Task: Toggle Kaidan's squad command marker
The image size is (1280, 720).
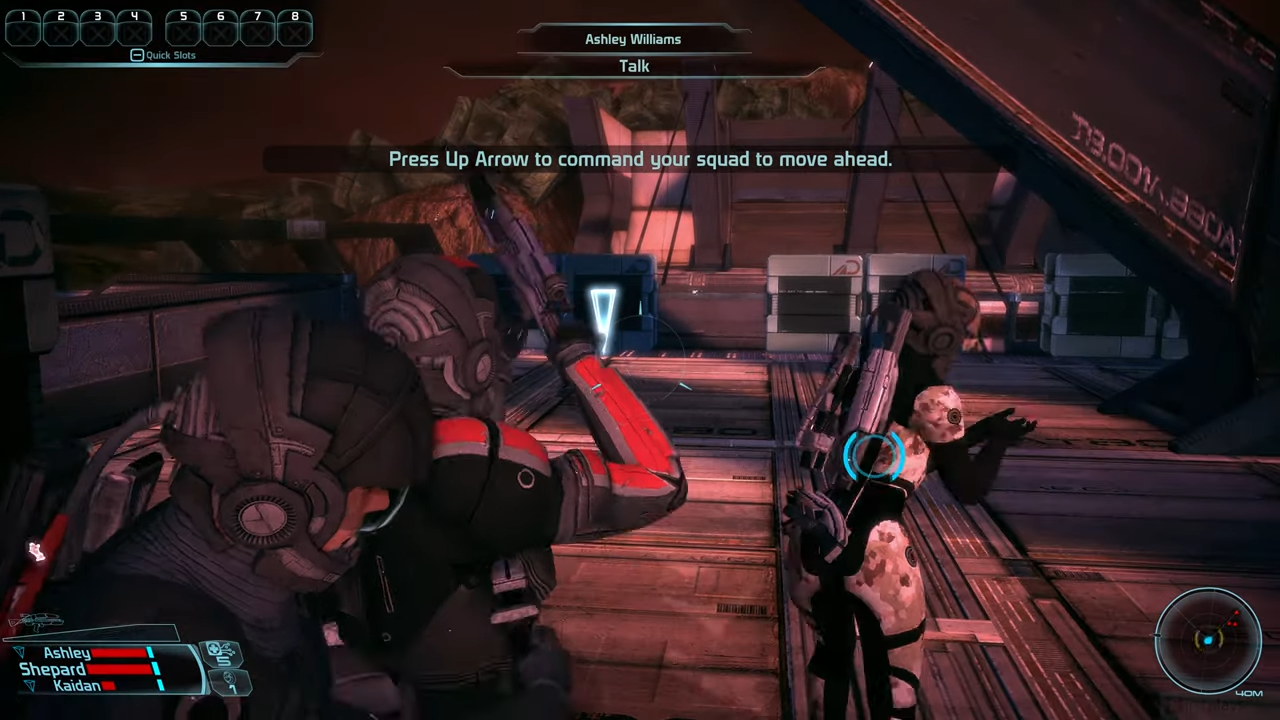Action: pos(30,684)
